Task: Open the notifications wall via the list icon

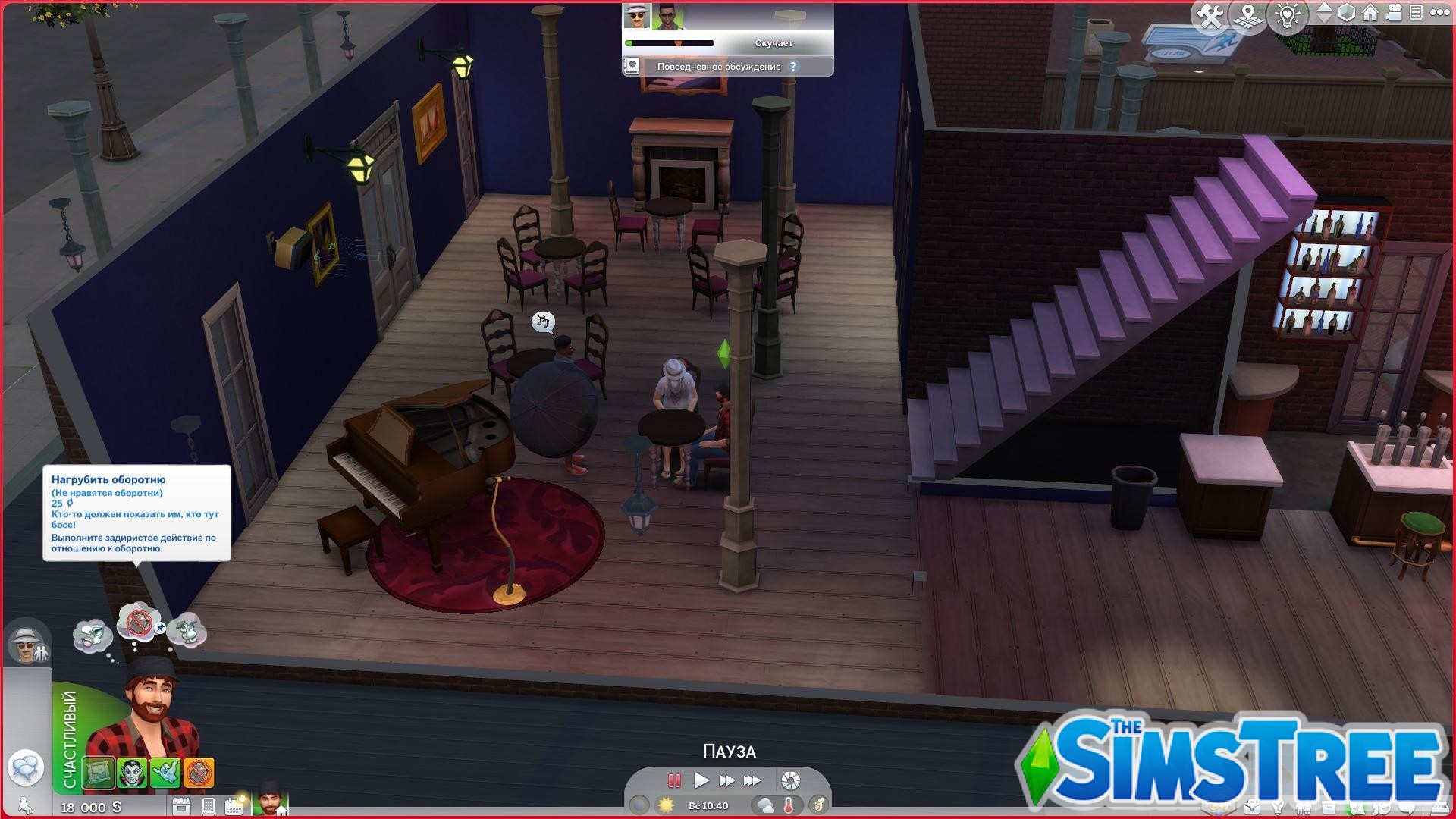Action: [1417, 13]
